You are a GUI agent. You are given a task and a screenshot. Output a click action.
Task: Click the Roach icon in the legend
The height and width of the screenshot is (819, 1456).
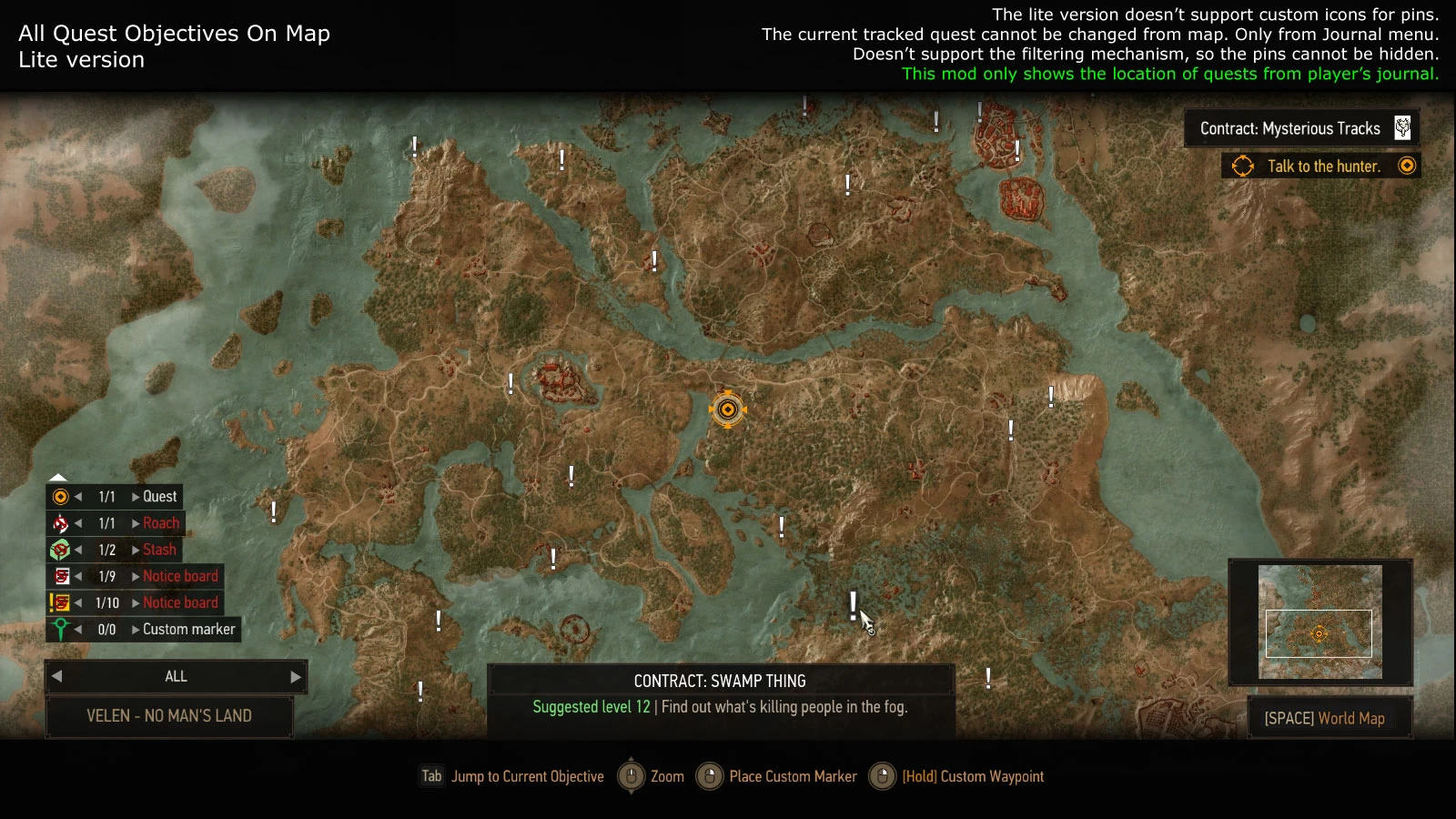tap(60, 522)
